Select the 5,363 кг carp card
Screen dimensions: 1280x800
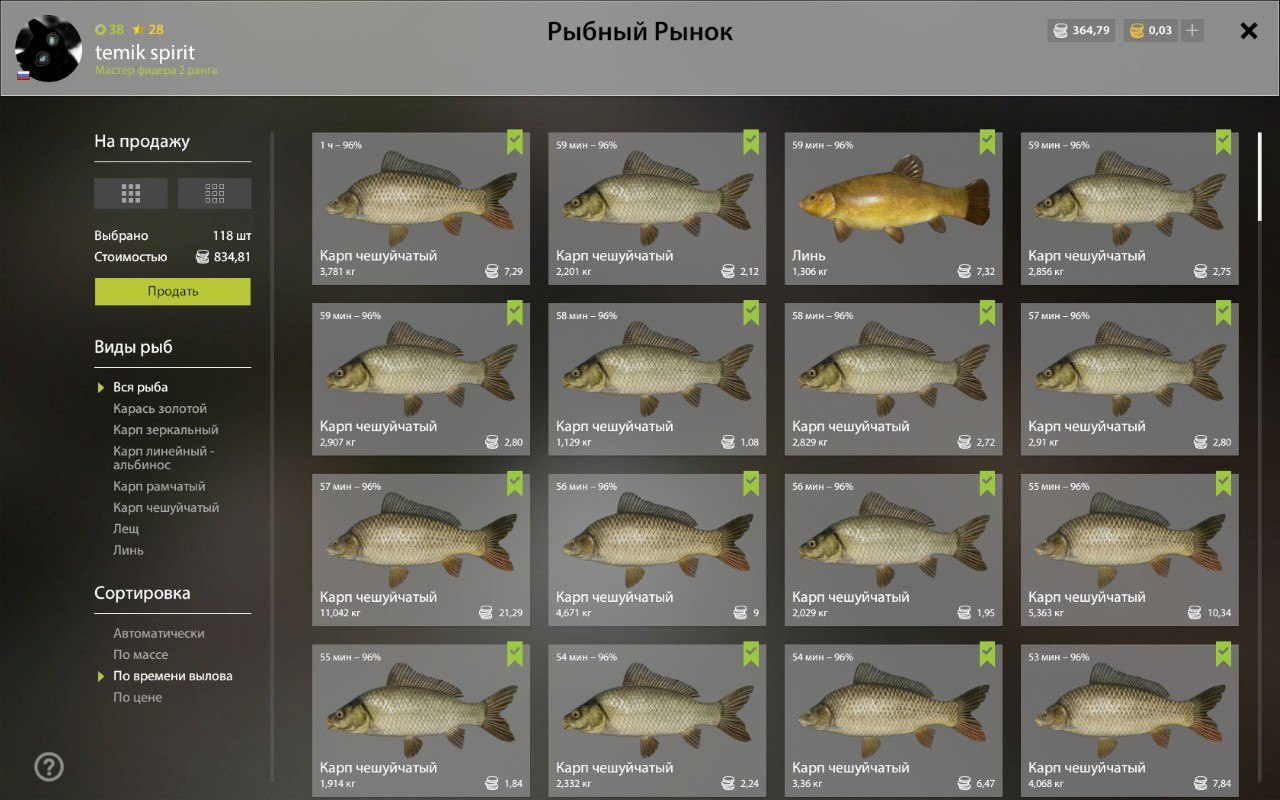click(1129, 549)
